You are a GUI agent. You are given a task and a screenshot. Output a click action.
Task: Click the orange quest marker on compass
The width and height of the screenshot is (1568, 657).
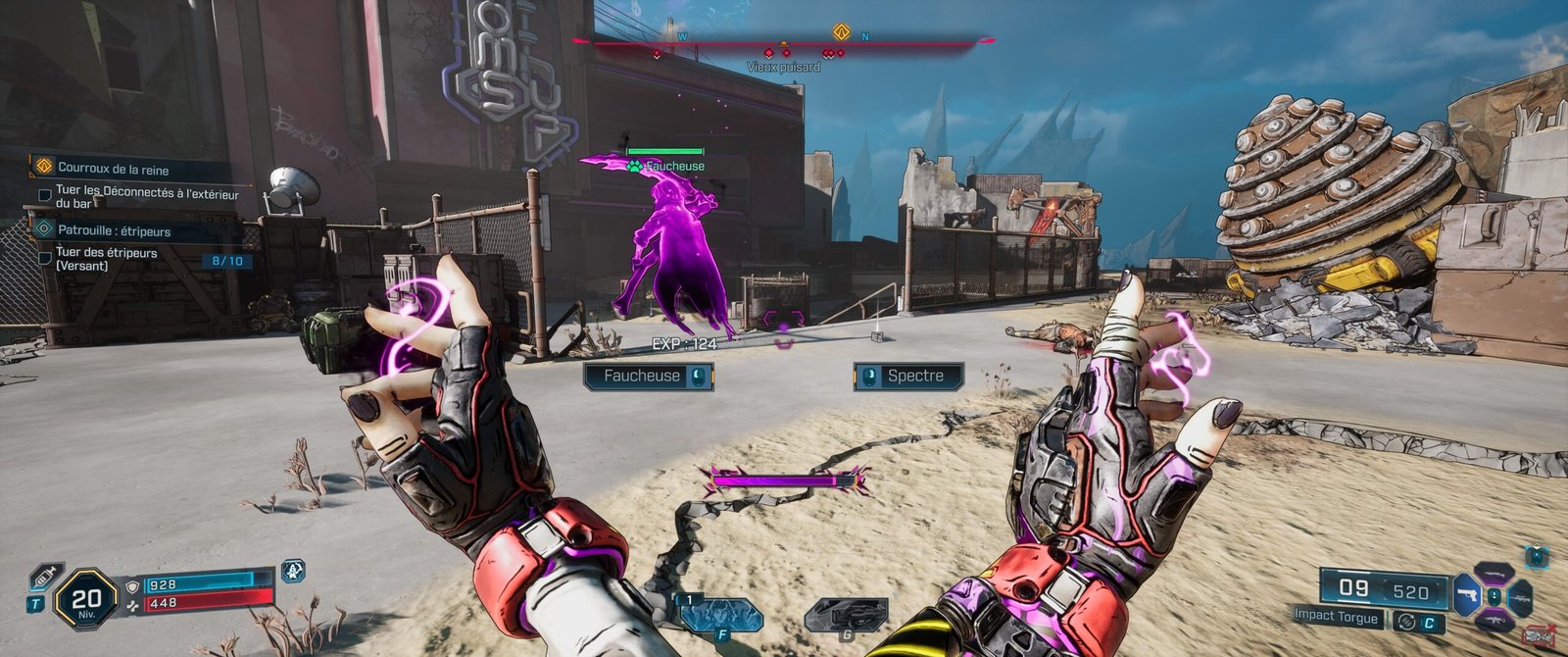point(840,32)
